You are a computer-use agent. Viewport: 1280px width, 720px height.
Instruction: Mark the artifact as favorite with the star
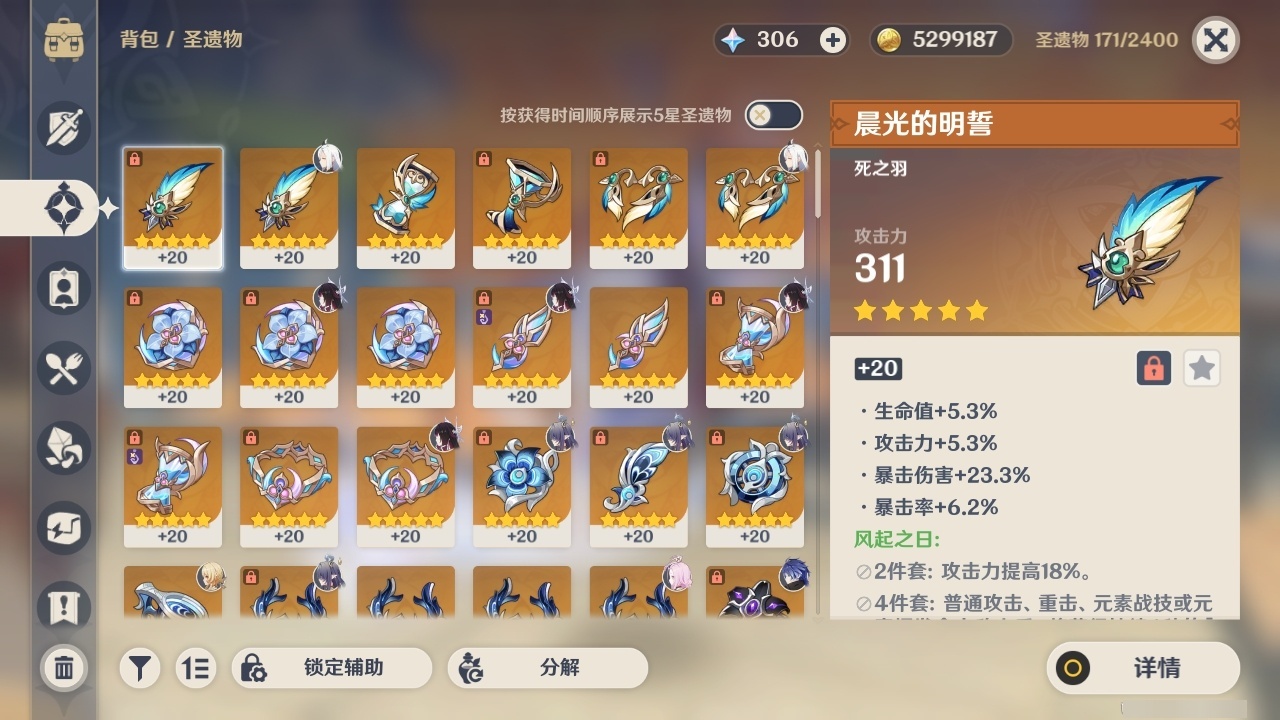click(1201, 368)
